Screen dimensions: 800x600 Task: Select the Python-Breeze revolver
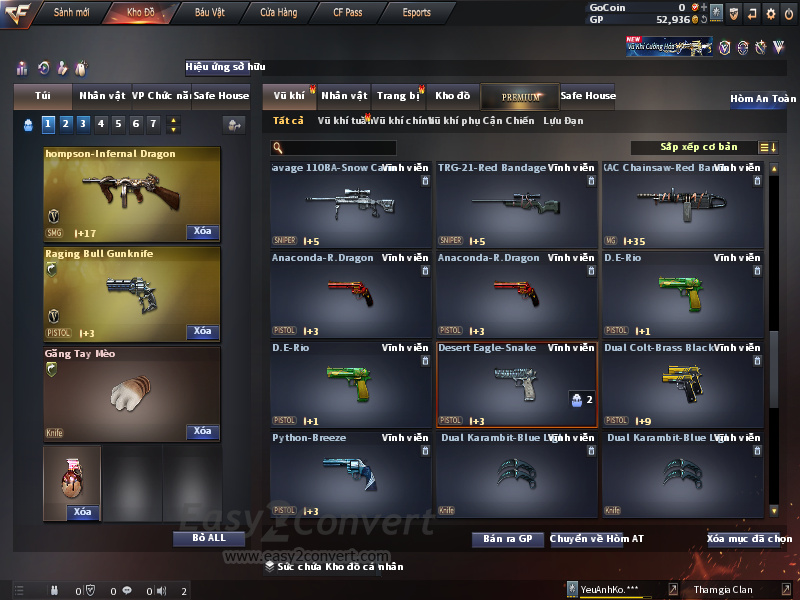[351, 474]
